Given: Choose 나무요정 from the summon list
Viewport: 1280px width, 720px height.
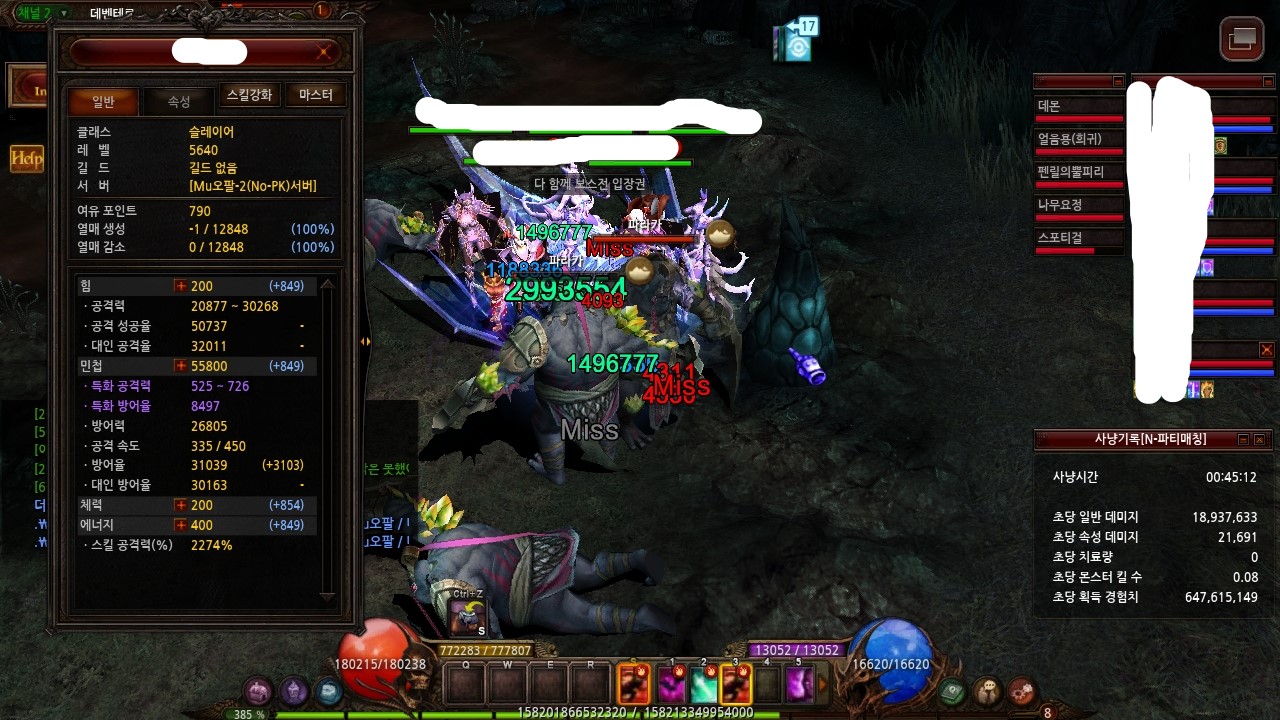Looking at the screenshot, I should 1078,205.
